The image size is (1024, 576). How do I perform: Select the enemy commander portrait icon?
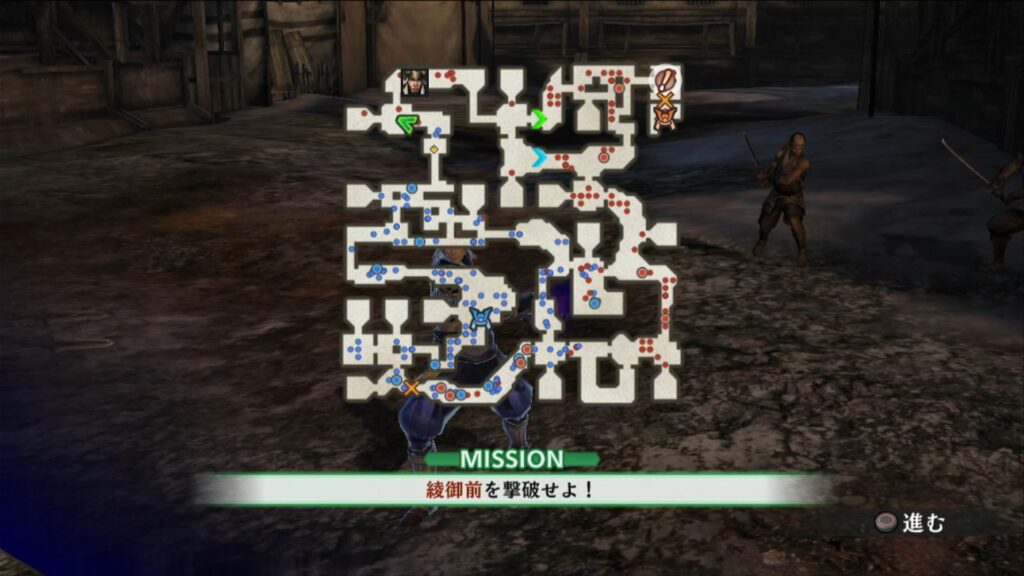tap(663, 79)
